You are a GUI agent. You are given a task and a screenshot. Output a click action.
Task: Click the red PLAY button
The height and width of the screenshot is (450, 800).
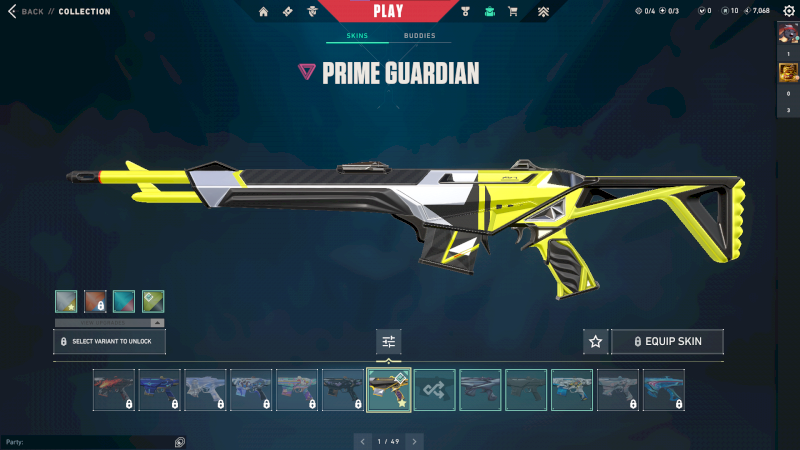[387, 11]
